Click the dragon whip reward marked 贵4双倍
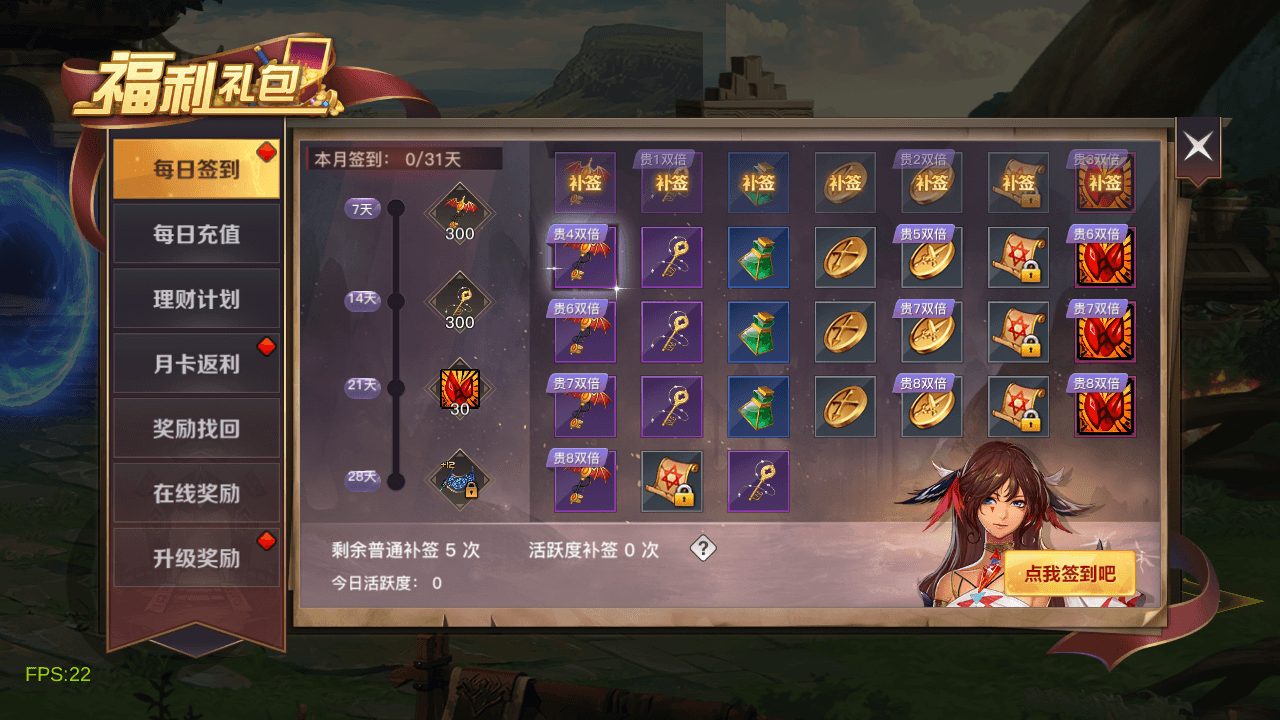 pyautogui.click(x=585, y=257)
